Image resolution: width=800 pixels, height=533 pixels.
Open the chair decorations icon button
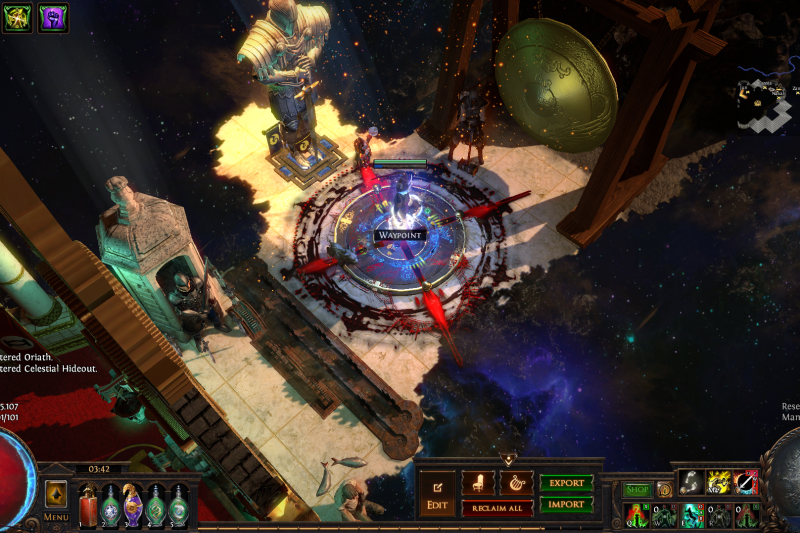click(x=478, y=482)
